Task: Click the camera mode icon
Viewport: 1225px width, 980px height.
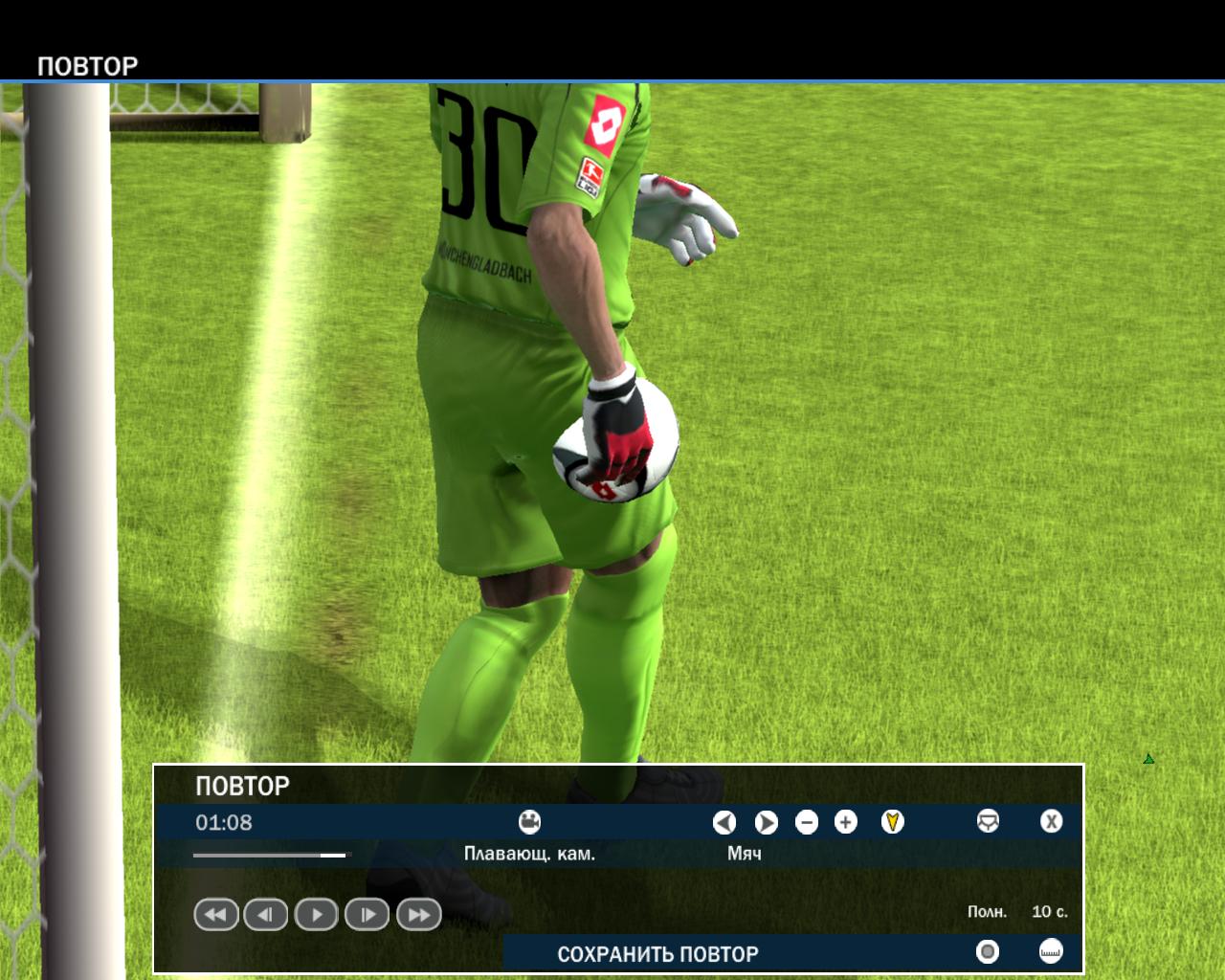Action: (x=529, y=822)
